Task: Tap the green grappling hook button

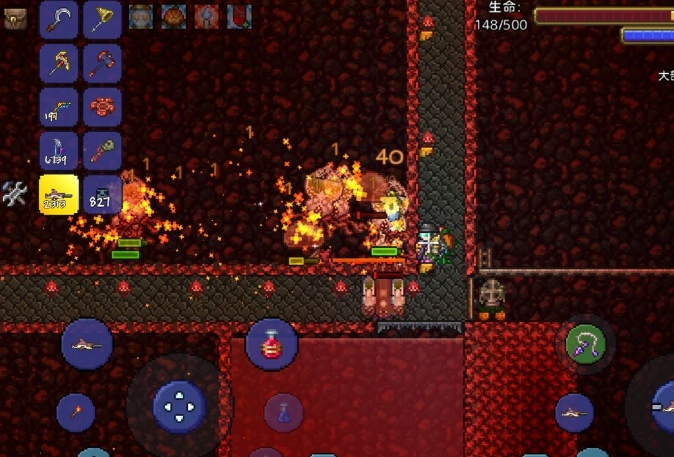Action: coord(585,345)
